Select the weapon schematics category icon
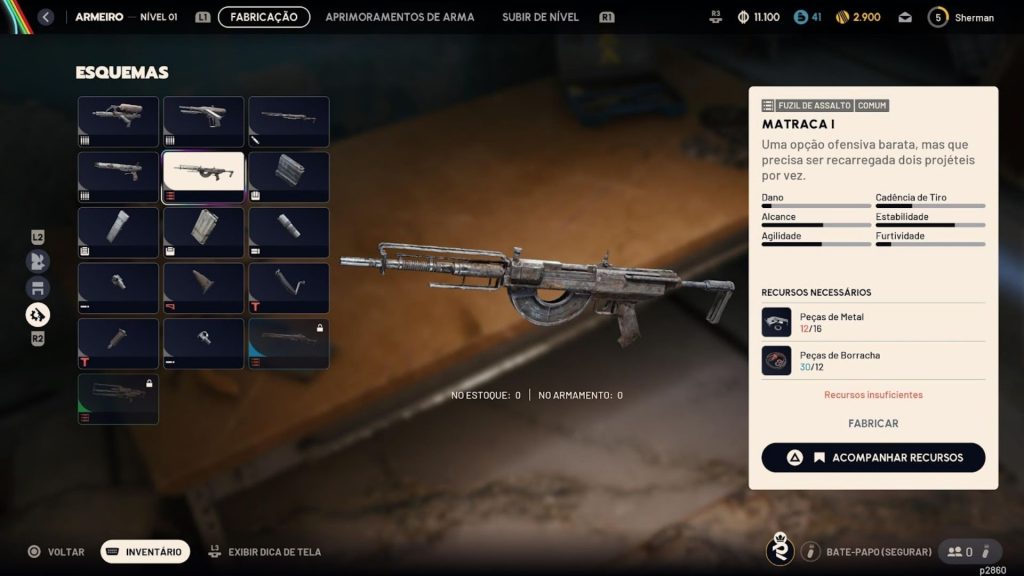Screen dimensions: 1024x576 point(38,315)
